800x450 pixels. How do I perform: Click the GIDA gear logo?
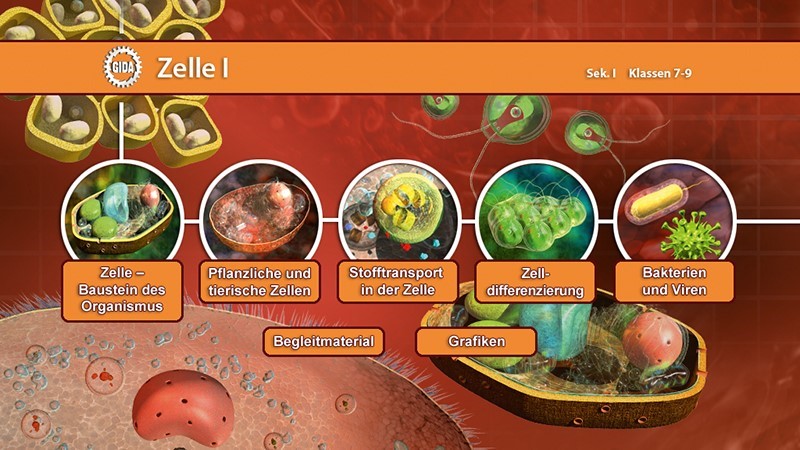(123, 69)
